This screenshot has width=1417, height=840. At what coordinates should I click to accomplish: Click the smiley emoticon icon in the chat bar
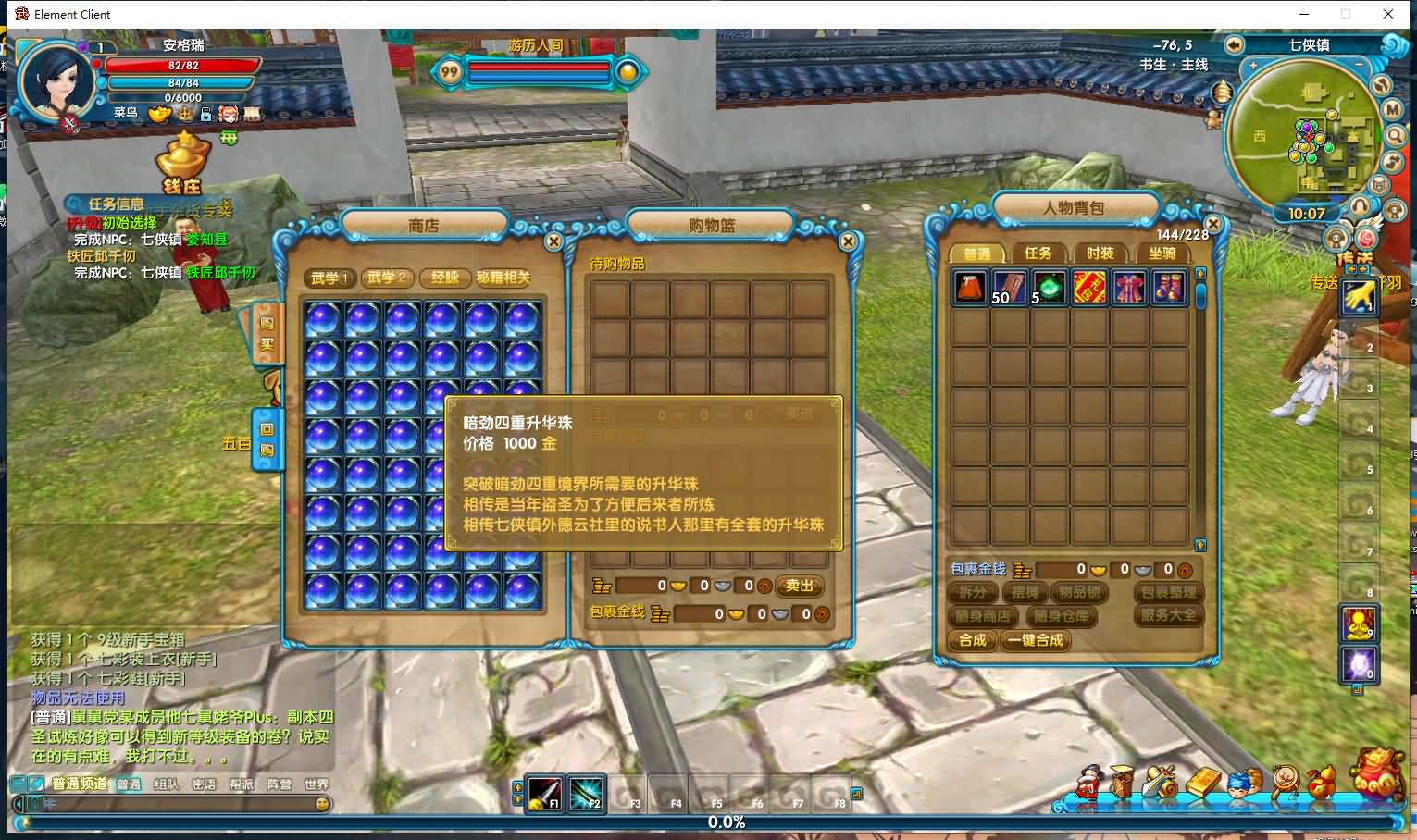(321, 803)
